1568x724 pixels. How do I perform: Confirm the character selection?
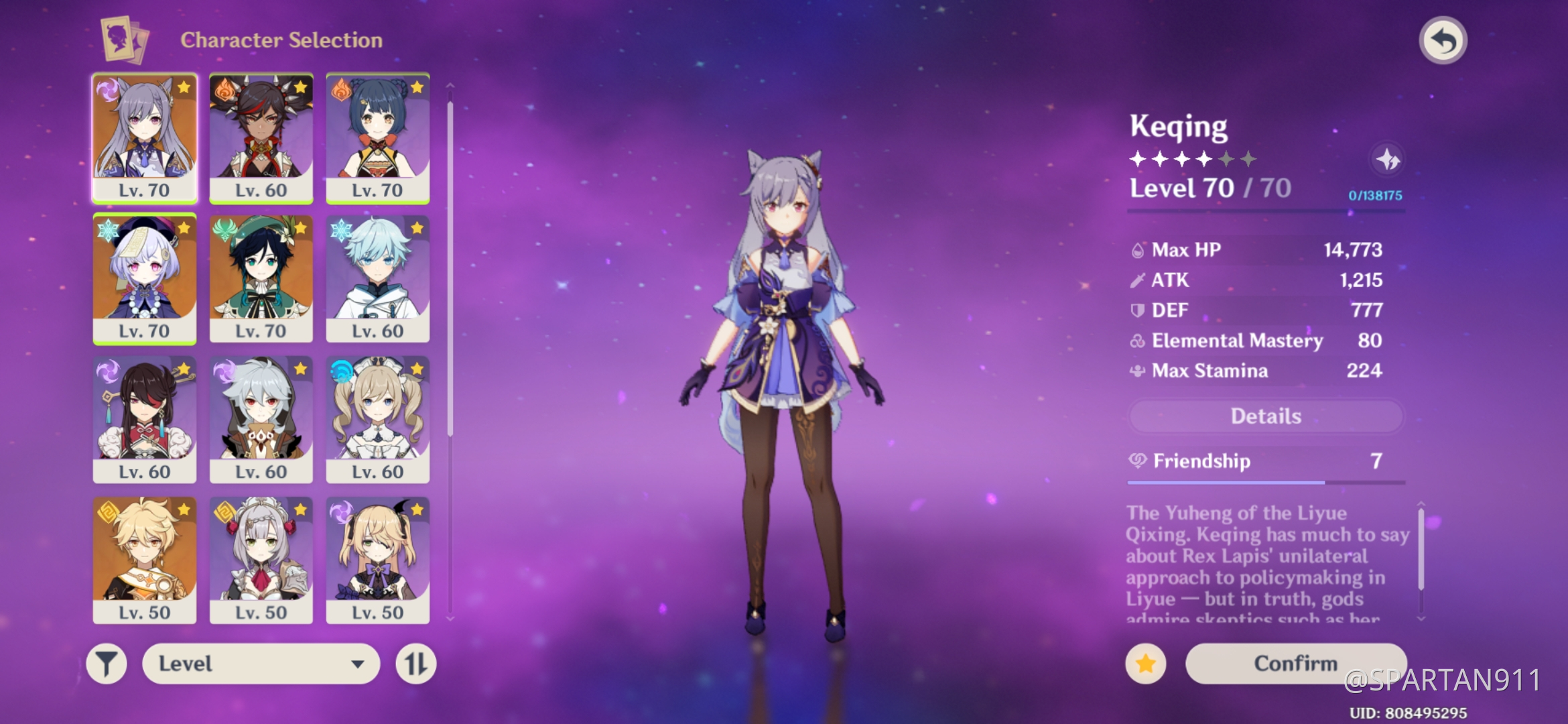(1295, 664)
